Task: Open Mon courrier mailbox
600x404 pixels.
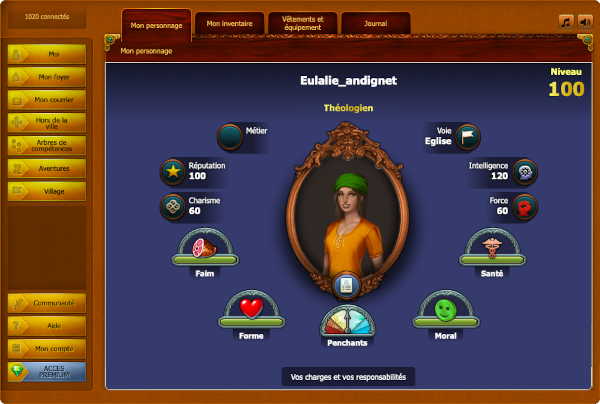Action: coord(47,99)
